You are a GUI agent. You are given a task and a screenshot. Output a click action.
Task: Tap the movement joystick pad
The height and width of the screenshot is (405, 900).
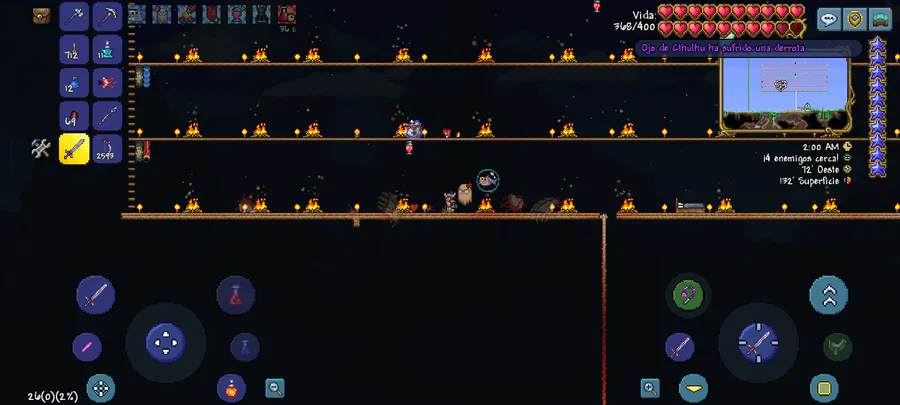(x=165, y=342)
